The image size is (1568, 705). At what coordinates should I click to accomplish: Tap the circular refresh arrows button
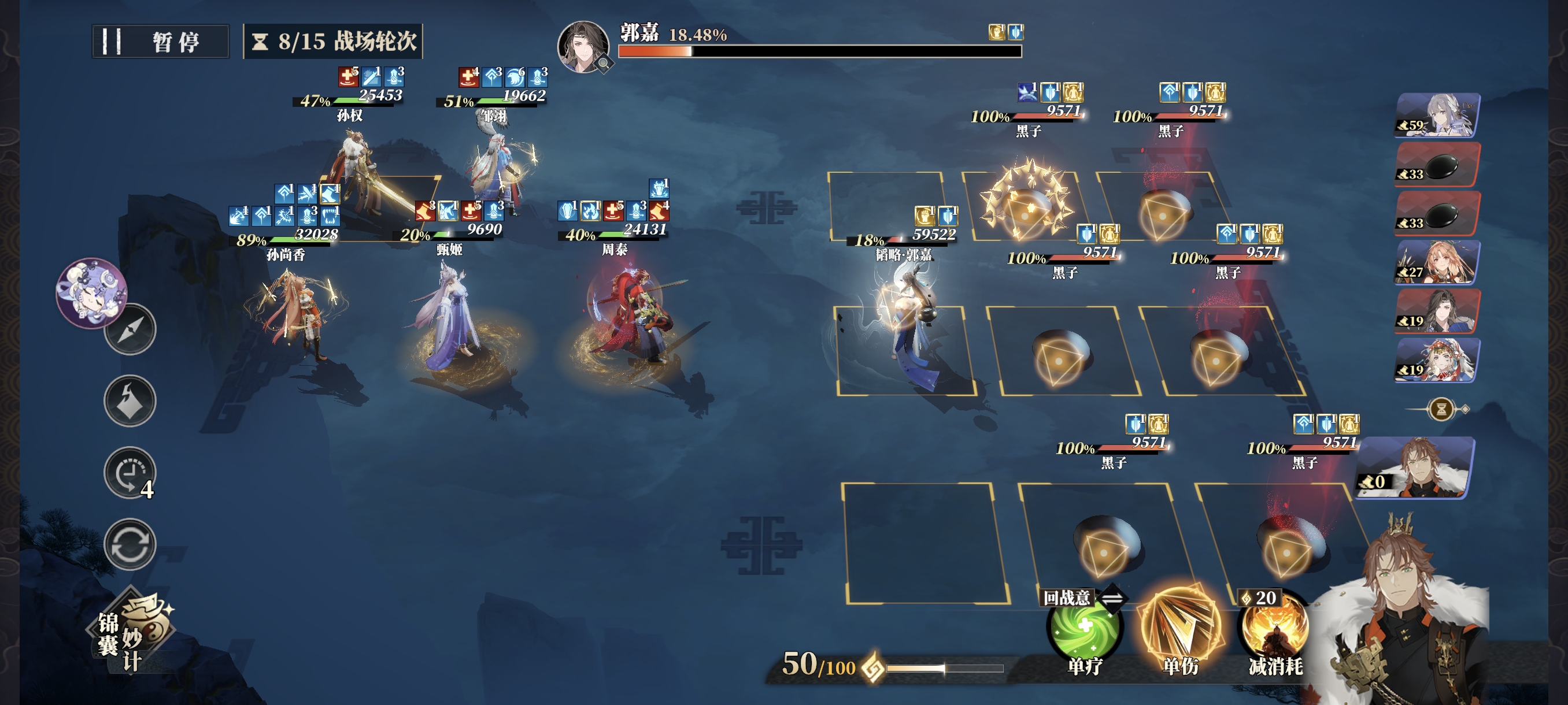[130, 544]
